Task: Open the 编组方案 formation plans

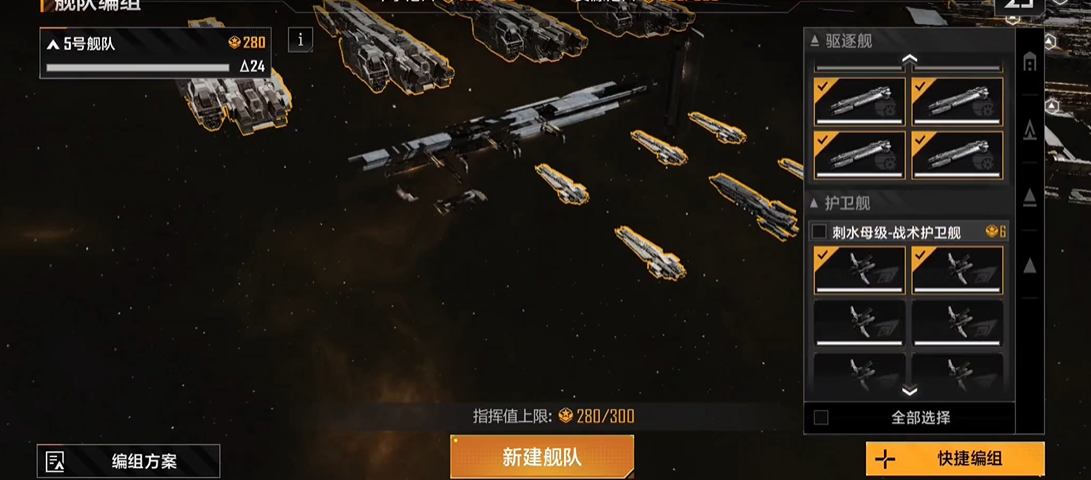Action: tap(128, 461)
